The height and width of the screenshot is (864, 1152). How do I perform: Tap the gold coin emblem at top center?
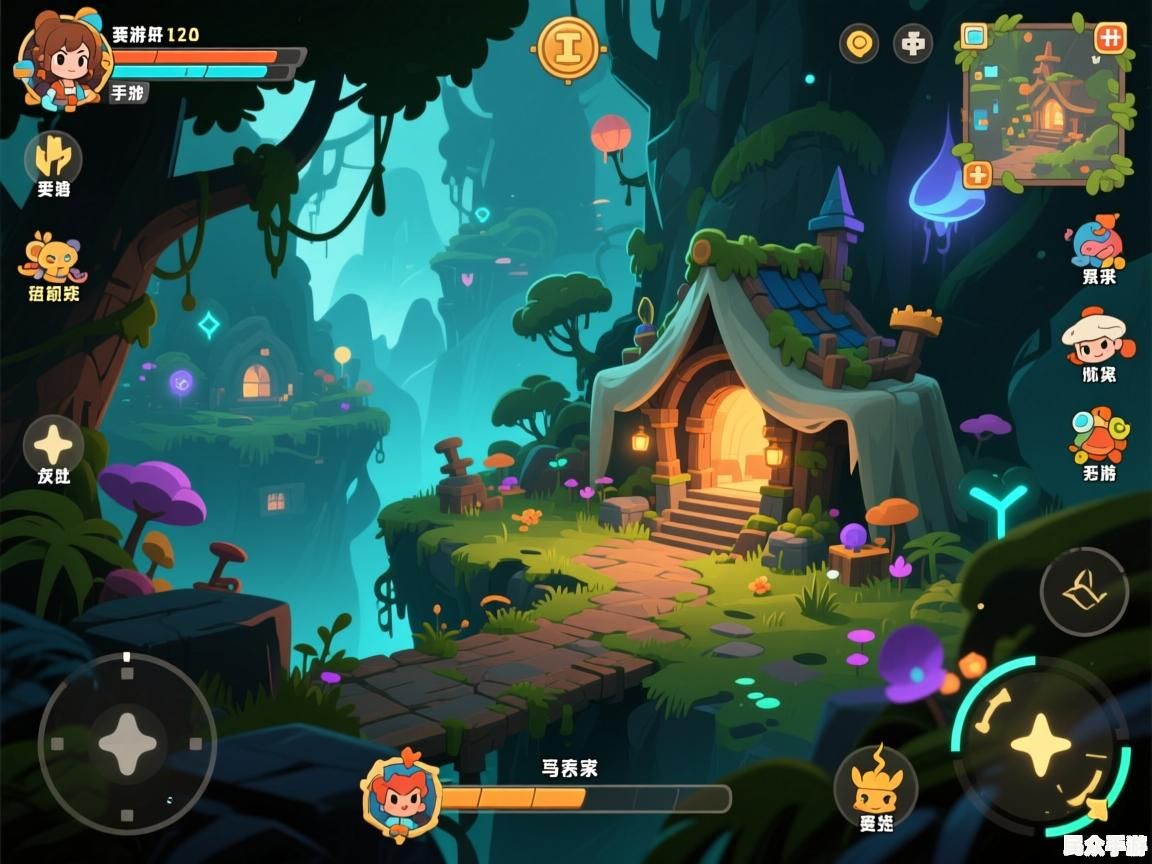tap(568, 47)
